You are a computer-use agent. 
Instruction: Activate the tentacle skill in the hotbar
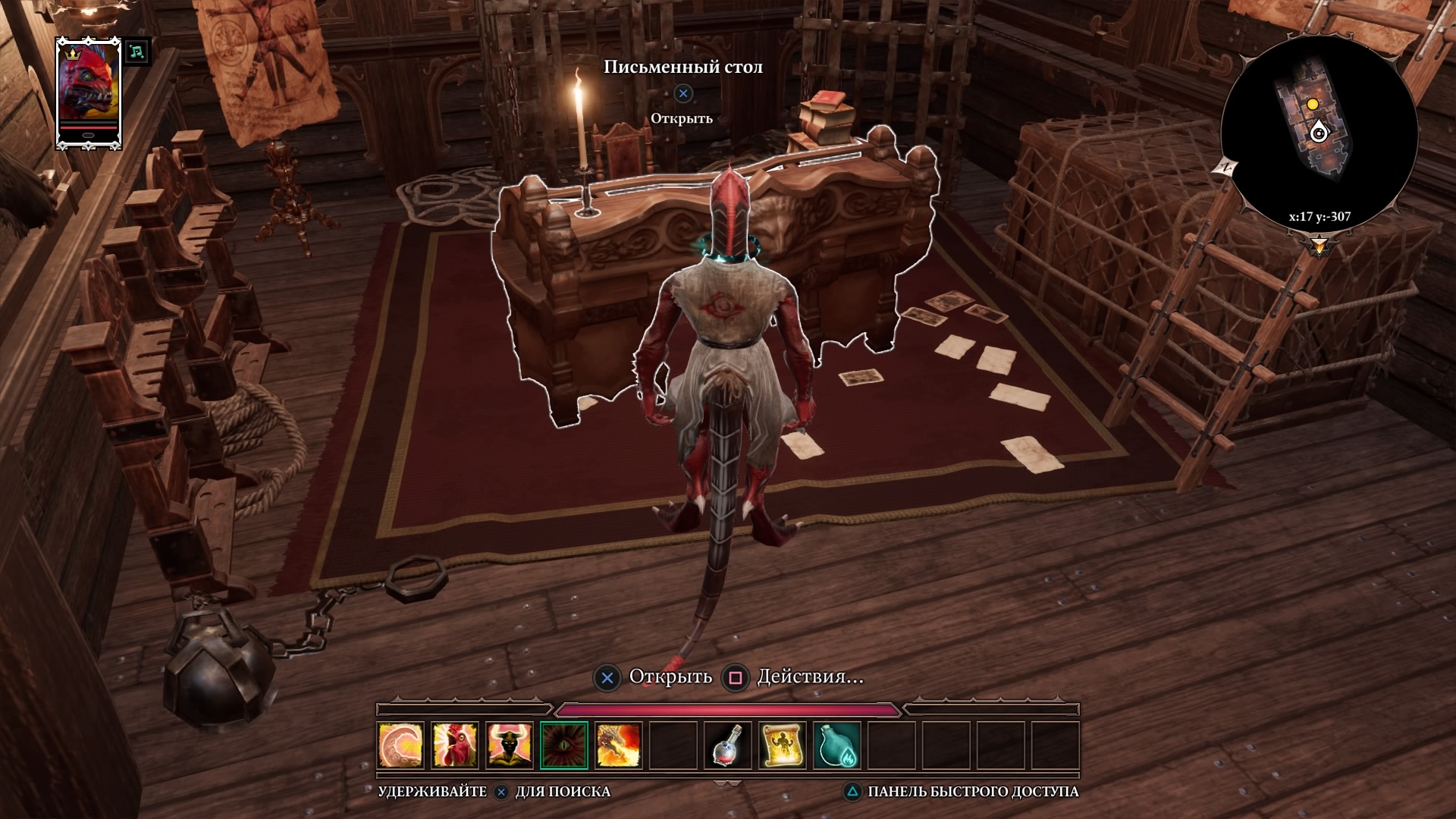[x=401, y=744]
